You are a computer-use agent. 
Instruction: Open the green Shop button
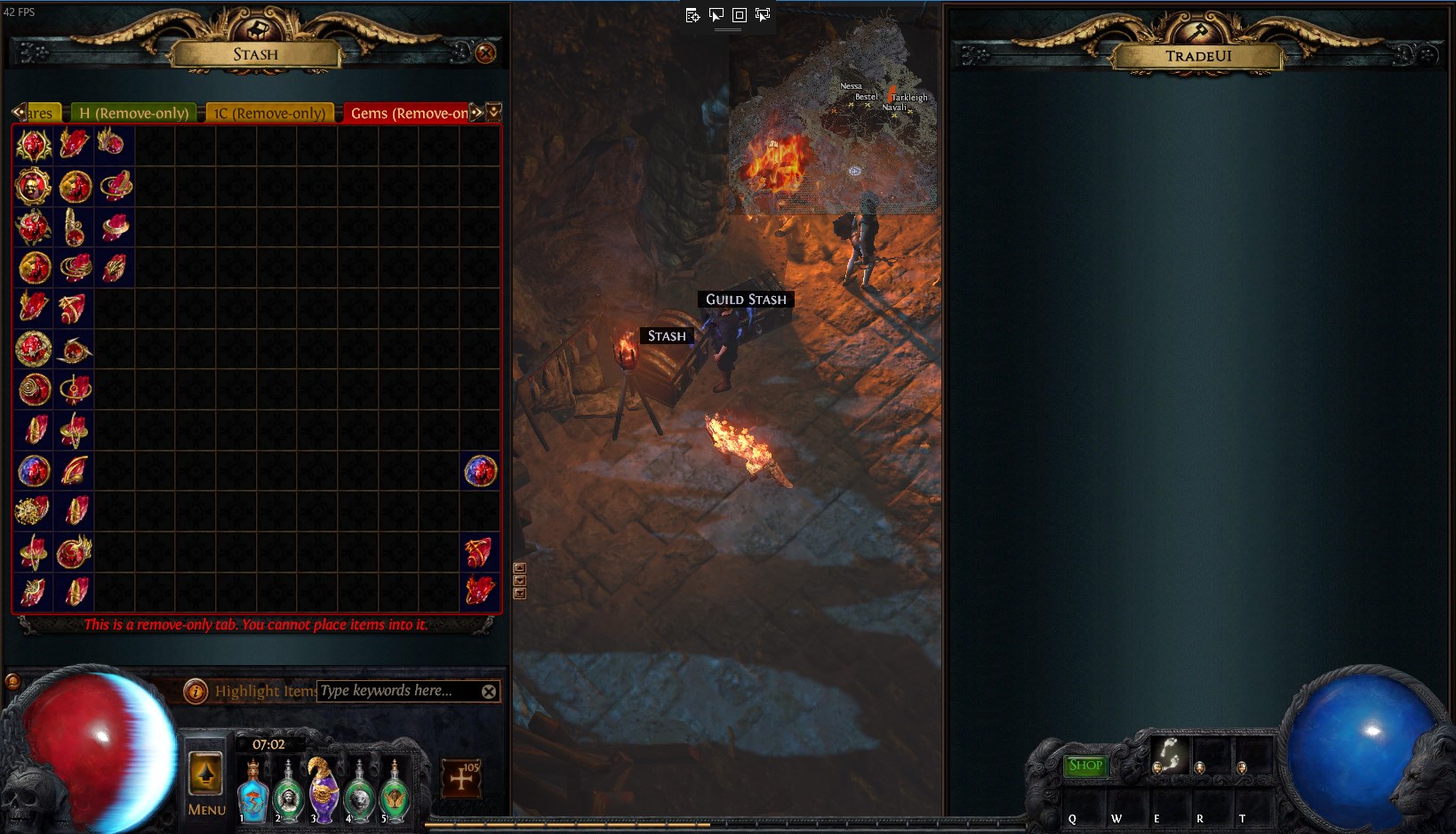(x=1085, y=765)
